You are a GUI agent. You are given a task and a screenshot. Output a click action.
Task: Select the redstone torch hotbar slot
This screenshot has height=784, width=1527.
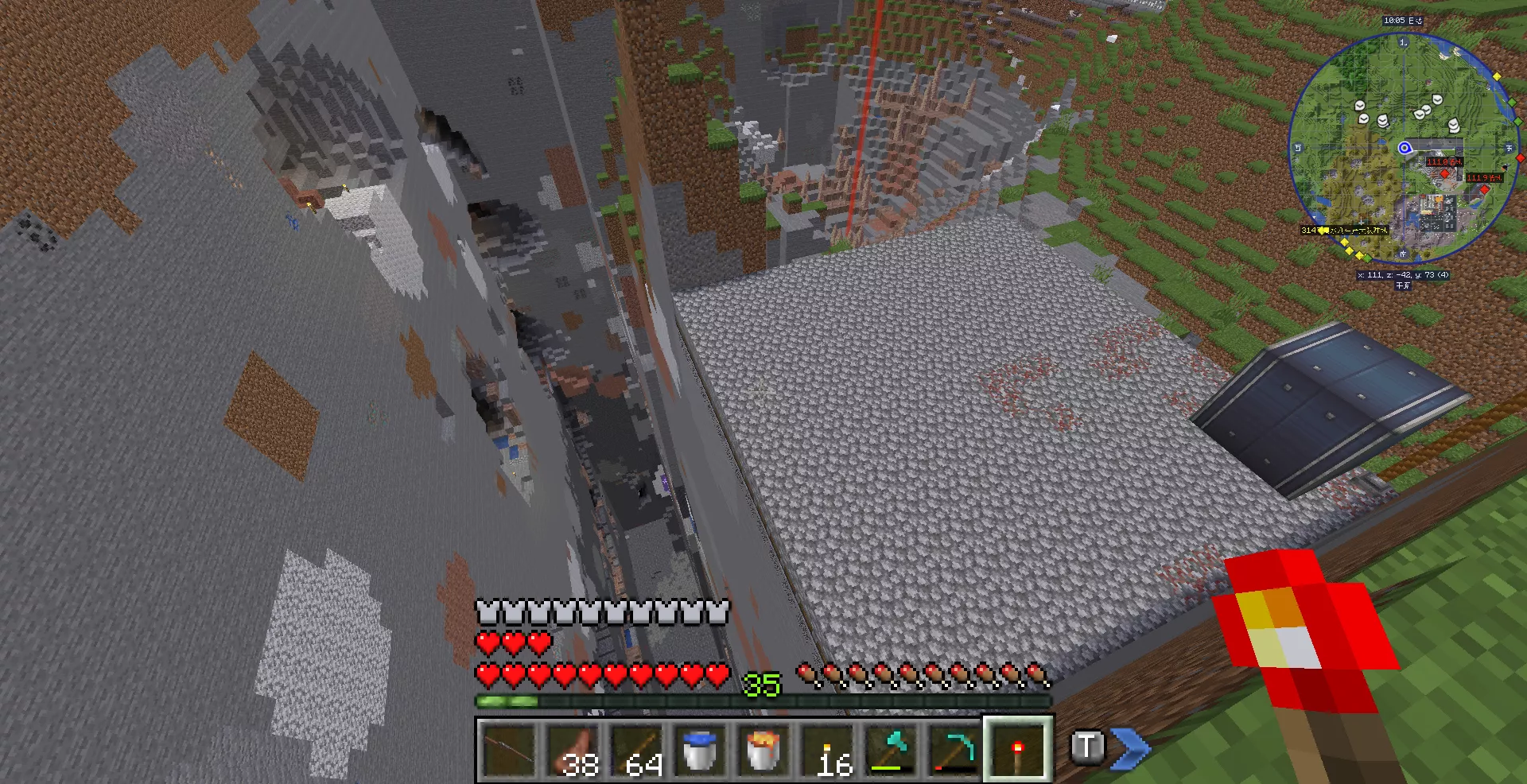coord(1018,749)
